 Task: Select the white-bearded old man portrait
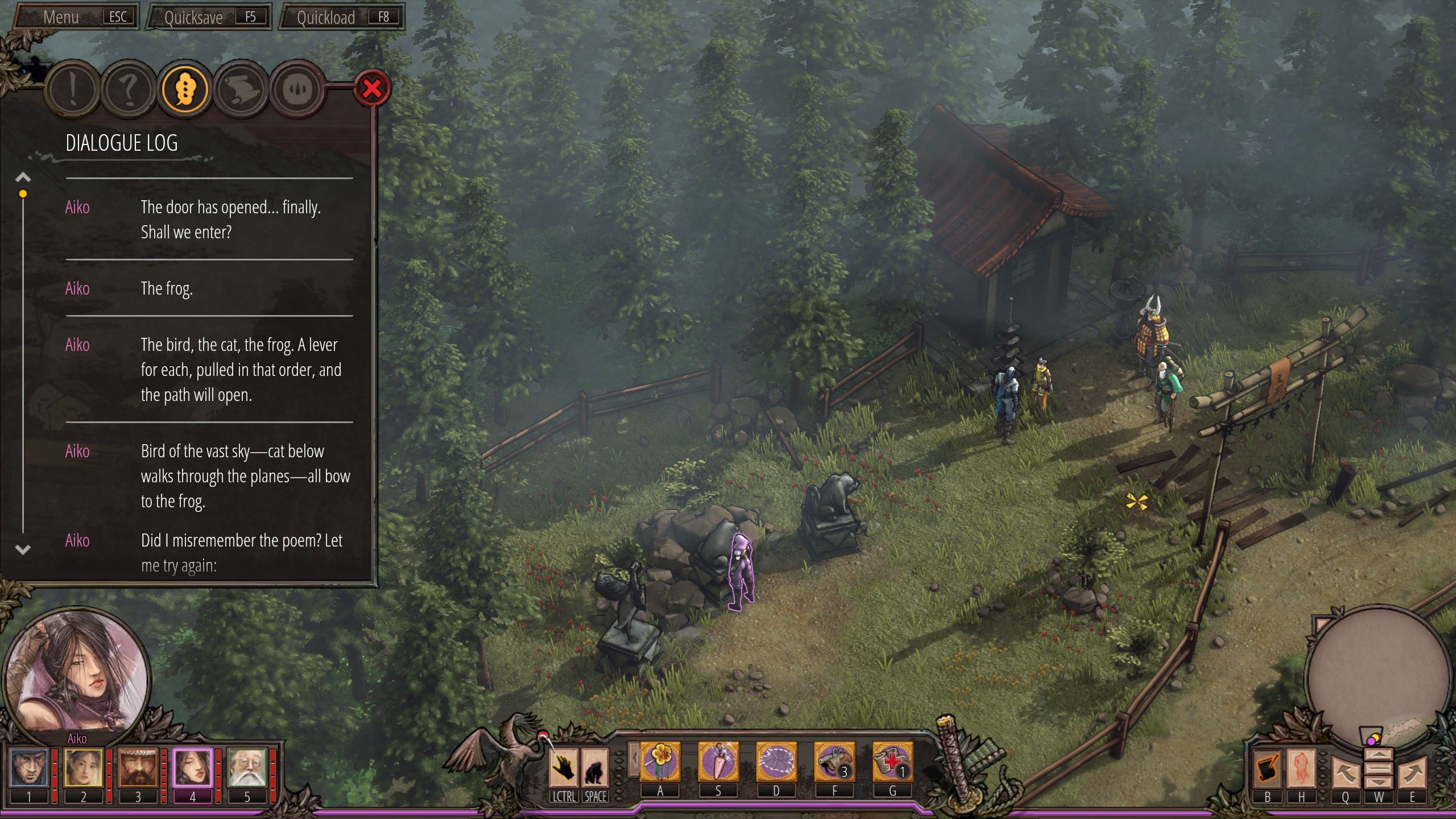coord(247,768)
